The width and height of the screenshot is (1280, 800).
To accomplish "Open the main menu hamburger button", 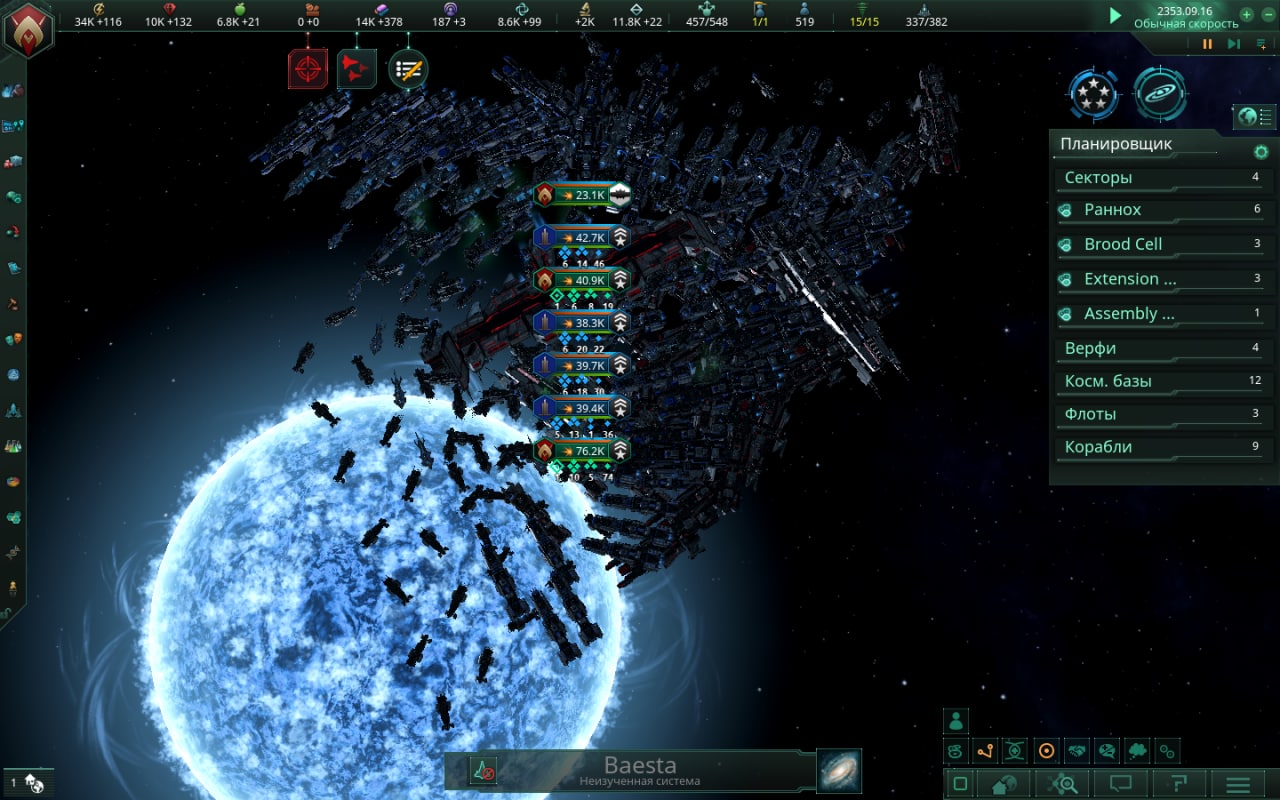I will point(1238,785).
